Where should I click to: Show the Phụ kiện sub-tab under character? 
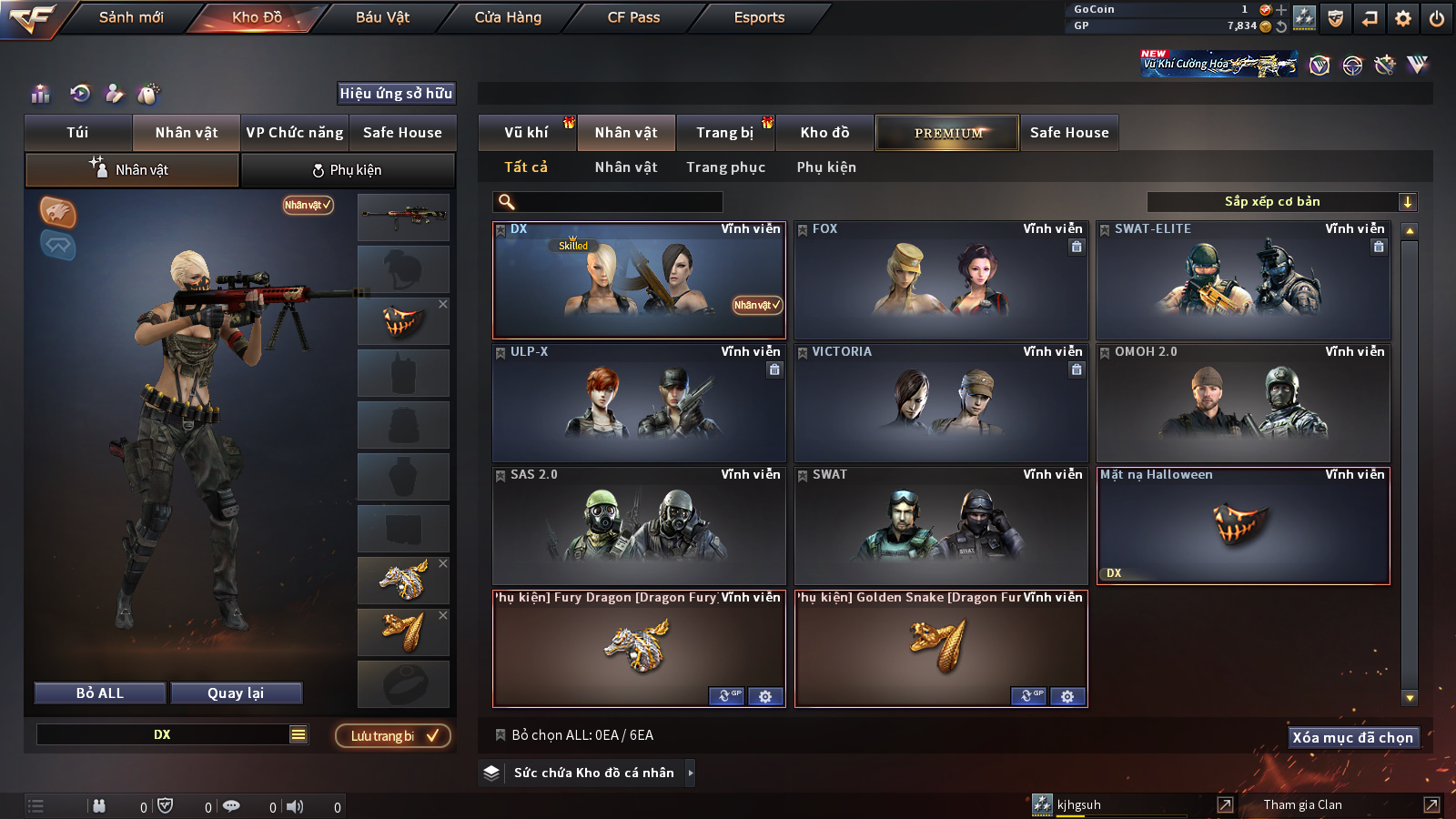[x=348, y=170]
